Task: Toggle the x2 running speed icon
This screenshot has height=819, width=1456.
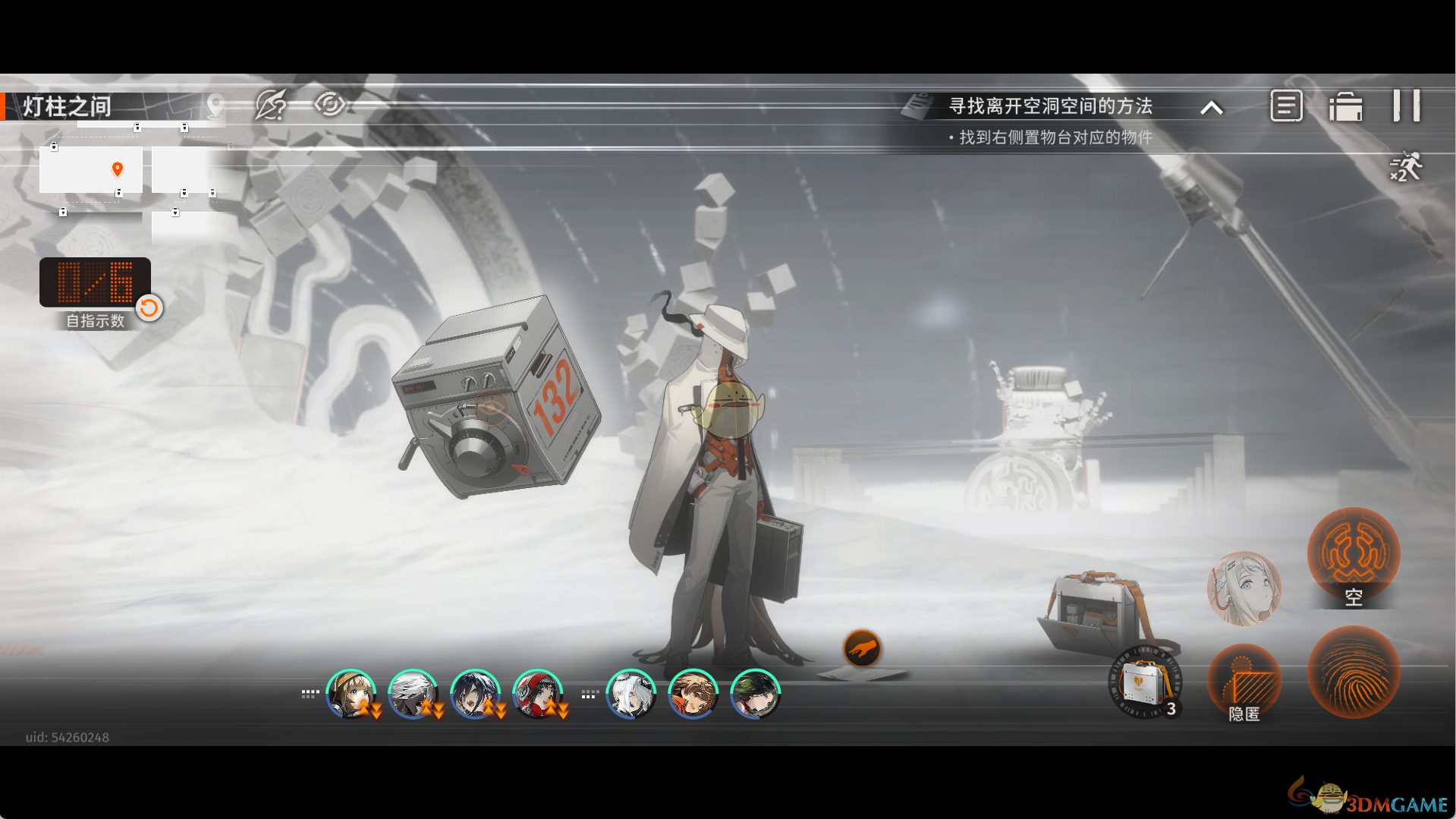Action: [1405, 166]
